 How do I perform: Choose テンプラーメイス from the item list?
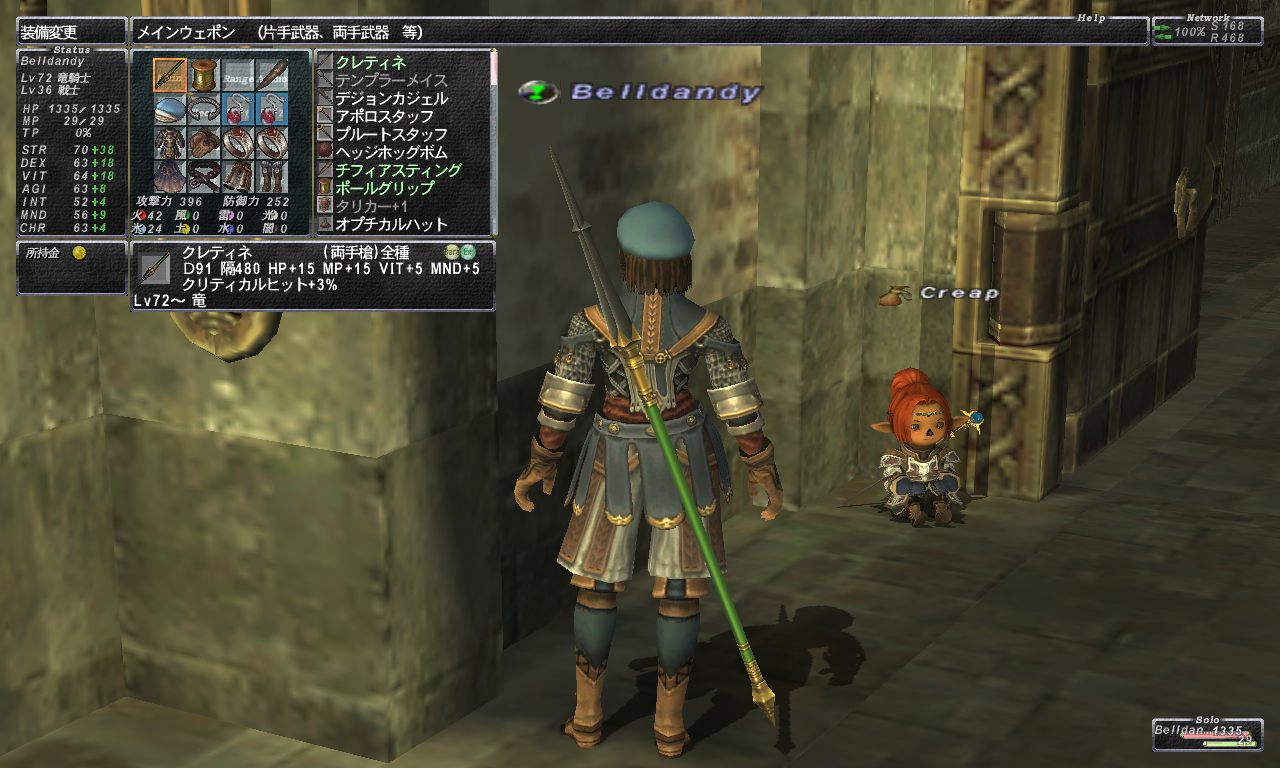[x=391, y=81]
